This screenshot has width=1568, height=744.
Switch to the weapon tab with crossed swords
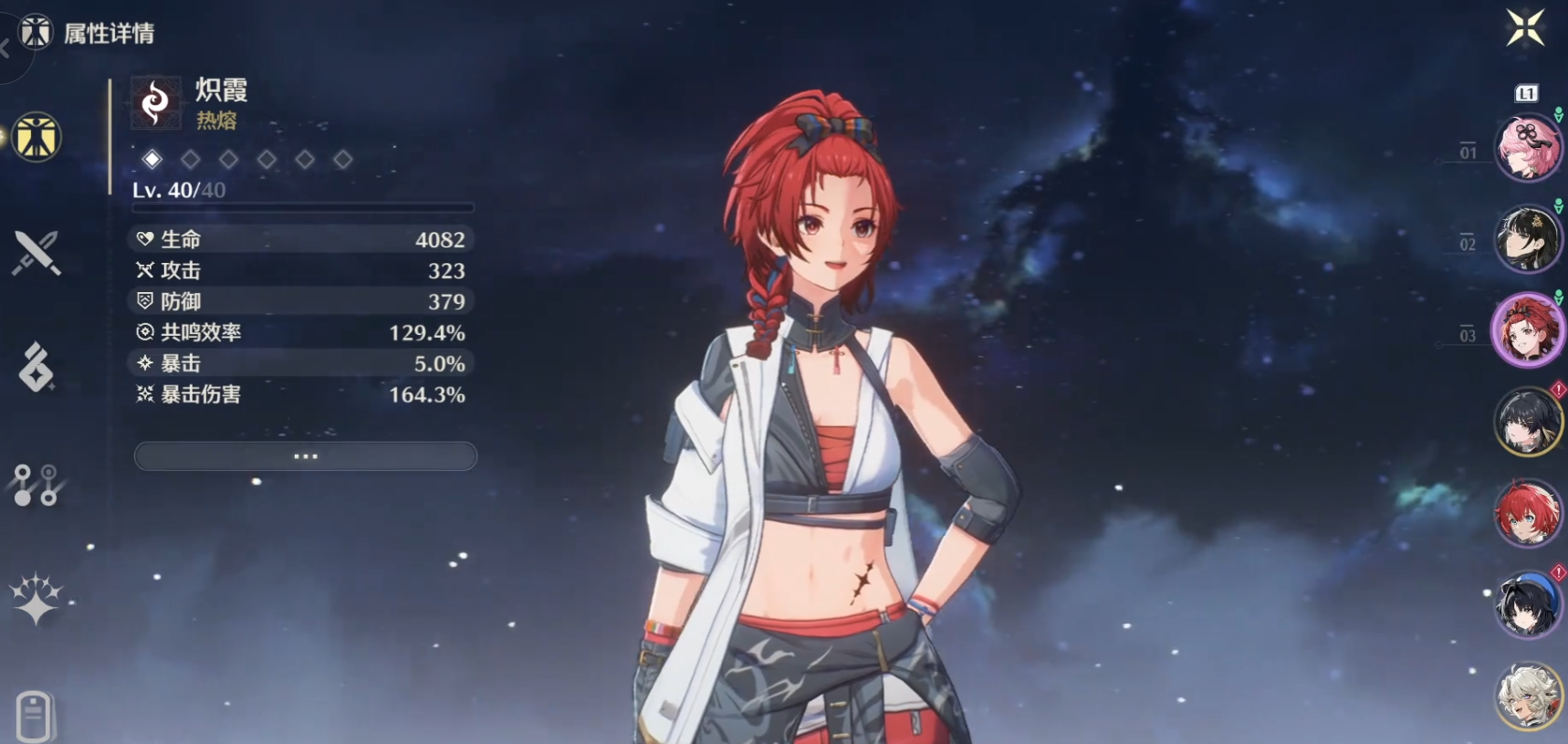pos(37,253)
